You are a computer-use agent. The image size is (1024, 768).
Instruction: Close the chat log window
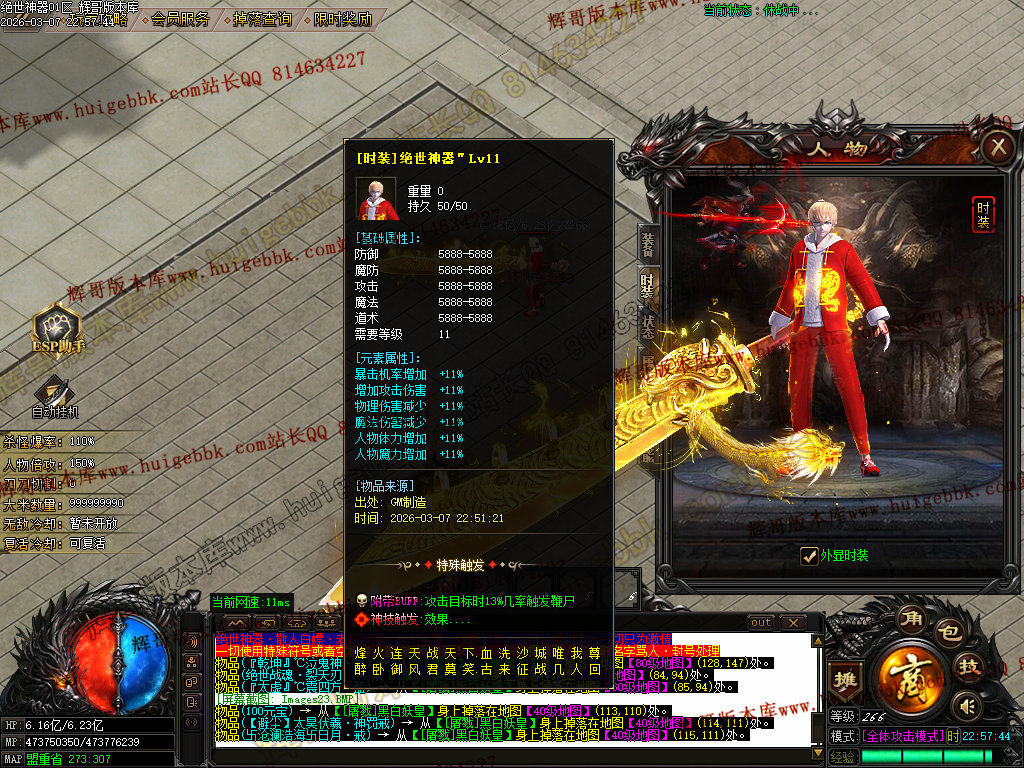click(794, 622)
